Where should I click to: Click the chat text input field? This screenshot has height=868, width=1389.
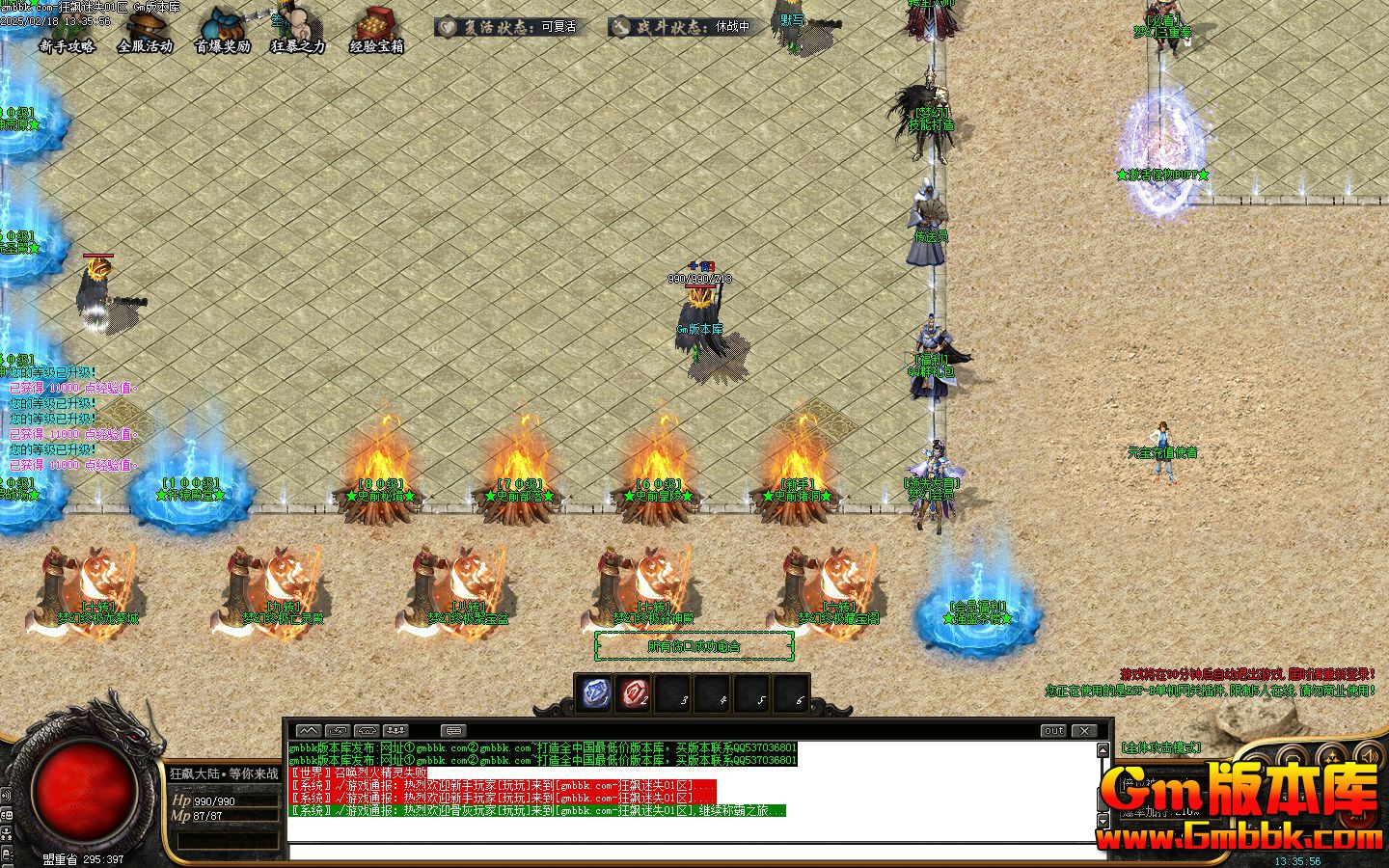point(694,852)
